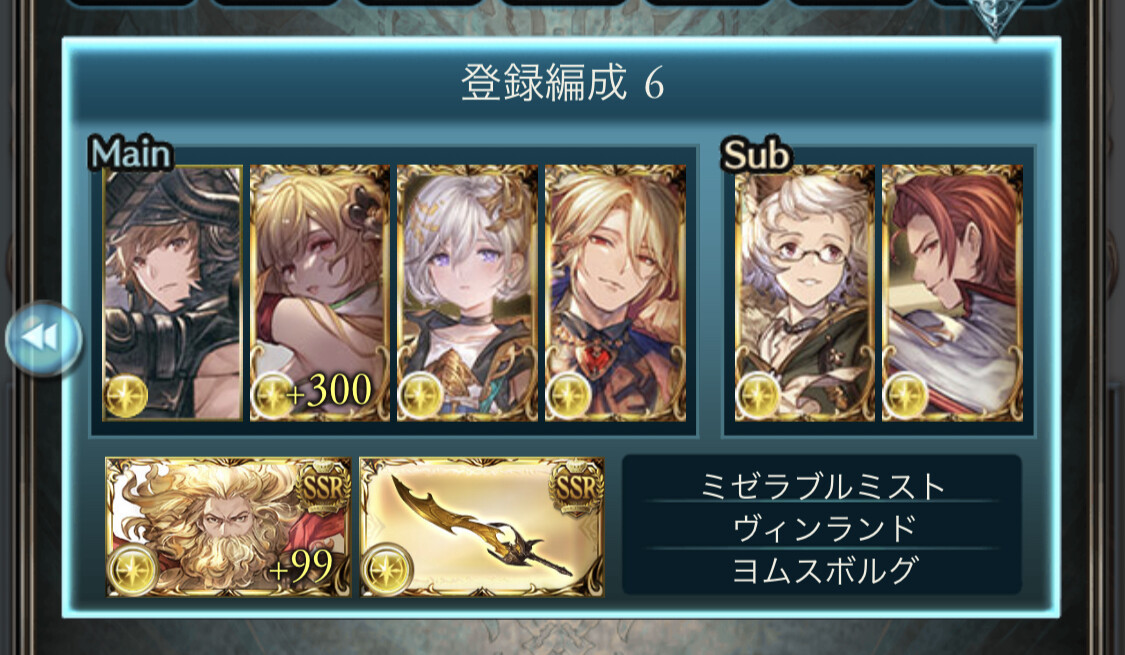The image size is (1125, 655).
Task: Open the bearded SSR summon with +99
Action: (x=229, y=527)
